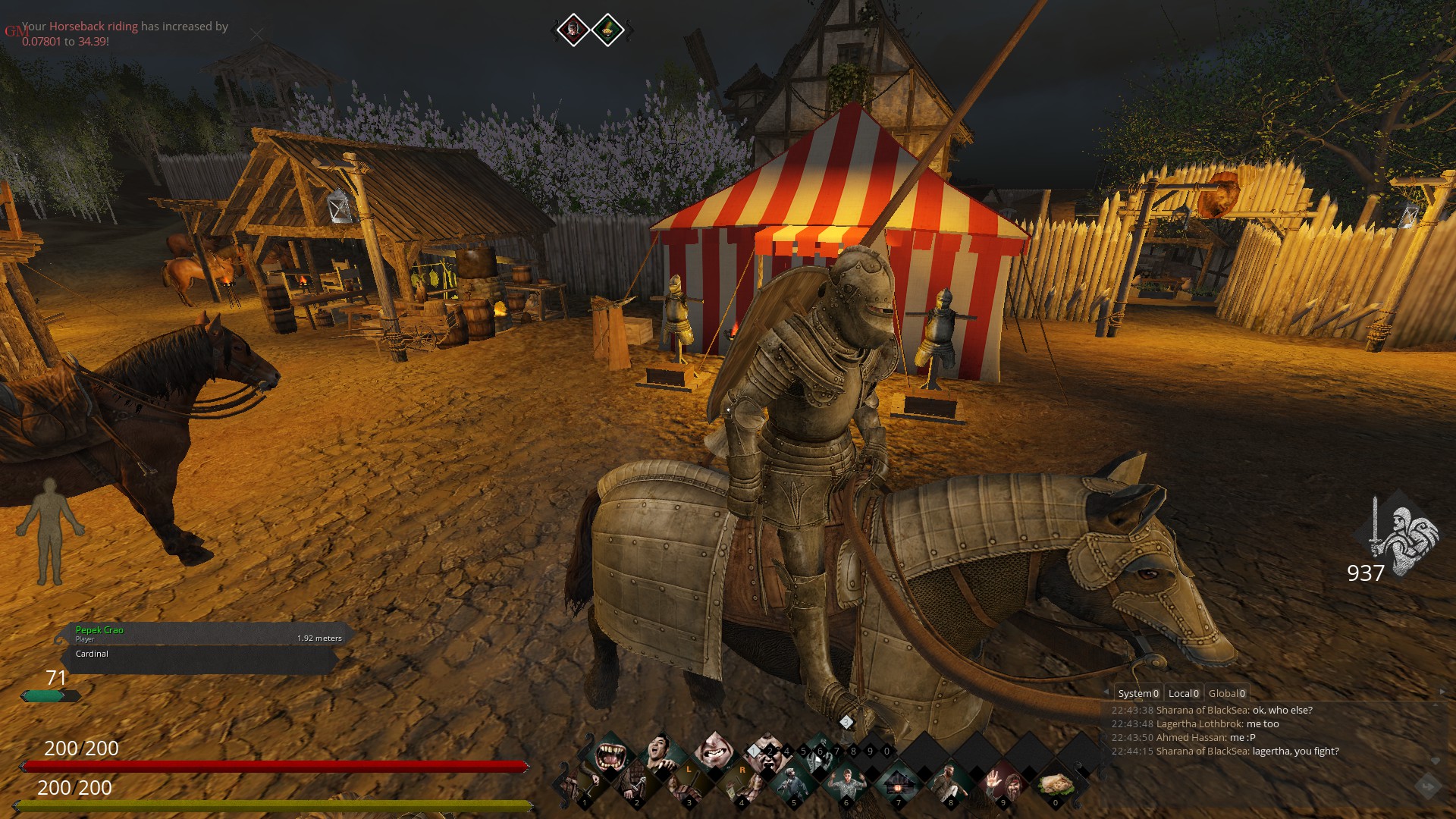
Task: Select the Global chat tab
Action: pyautogui.click(x=1226, y=693)
